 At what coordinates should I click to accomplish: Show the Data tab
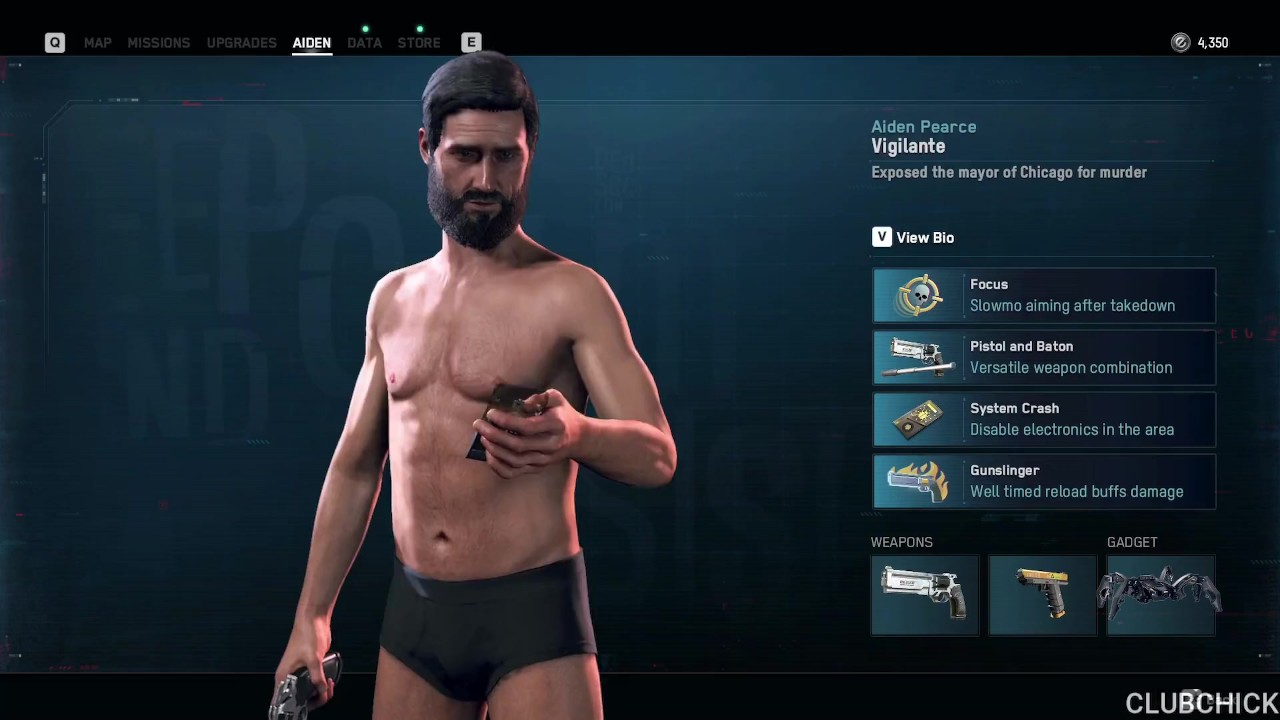[x=364, y=43]
